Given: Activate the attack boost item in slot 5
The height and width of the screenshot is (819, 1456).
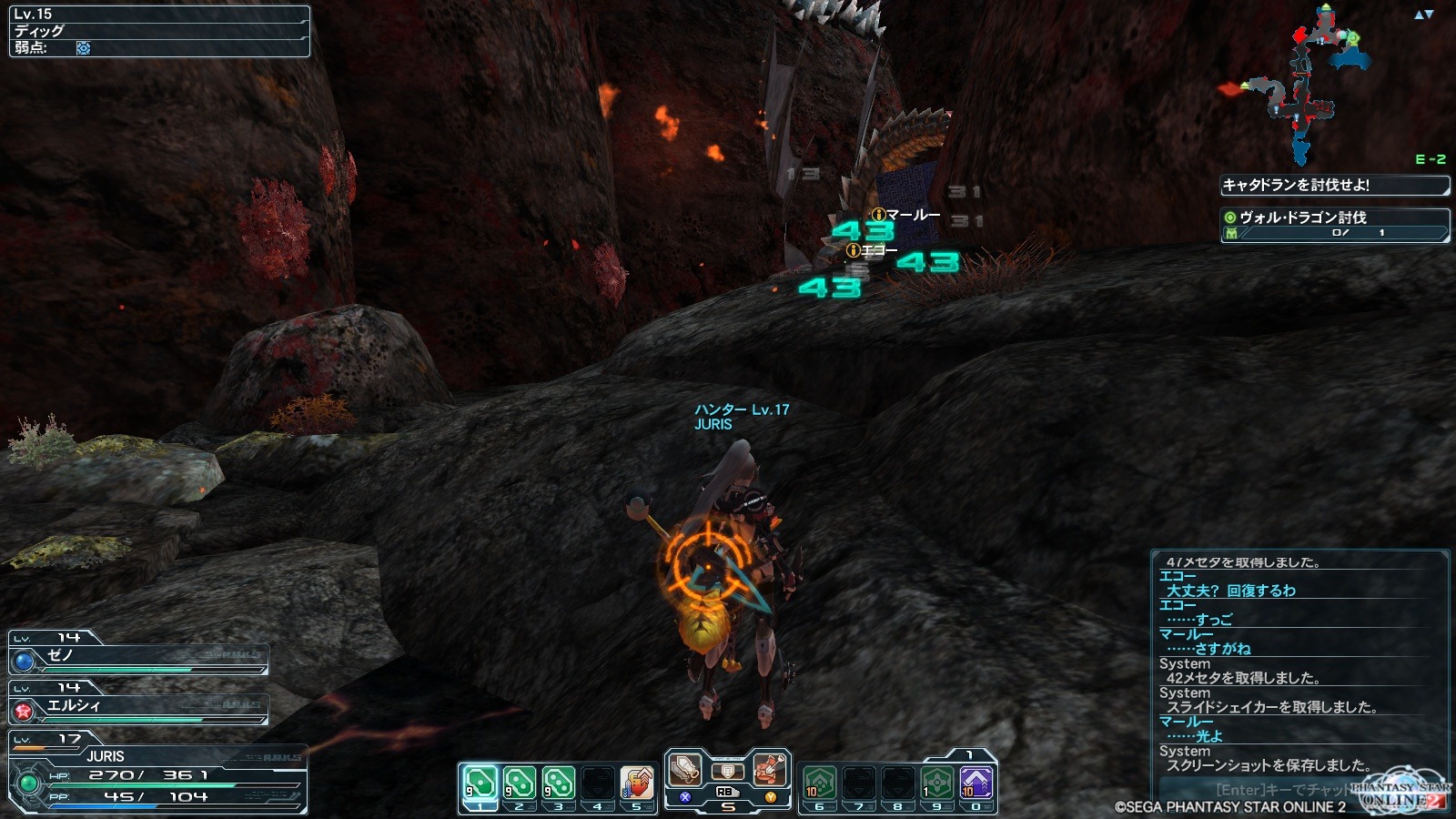Looking at the screenshot, I should 637,783.
